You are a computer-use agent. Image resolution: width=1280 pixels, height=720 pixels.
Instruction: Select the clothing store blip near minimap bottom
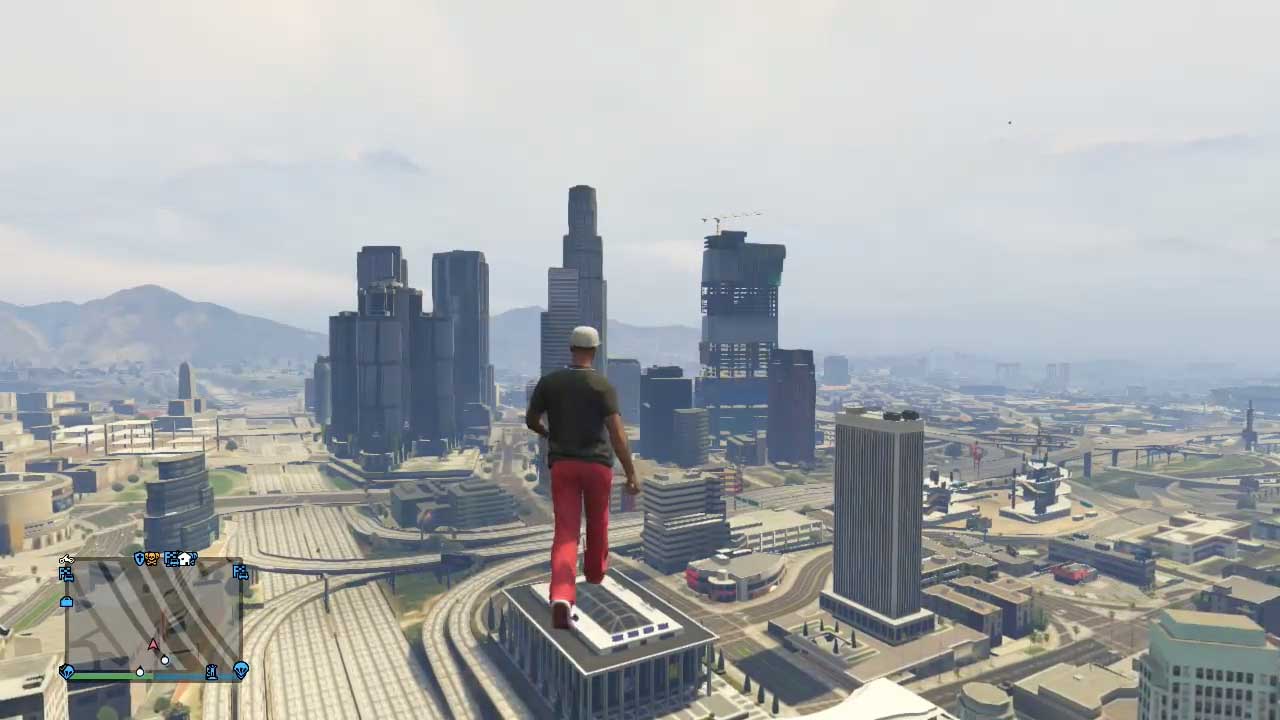(211, 671)
